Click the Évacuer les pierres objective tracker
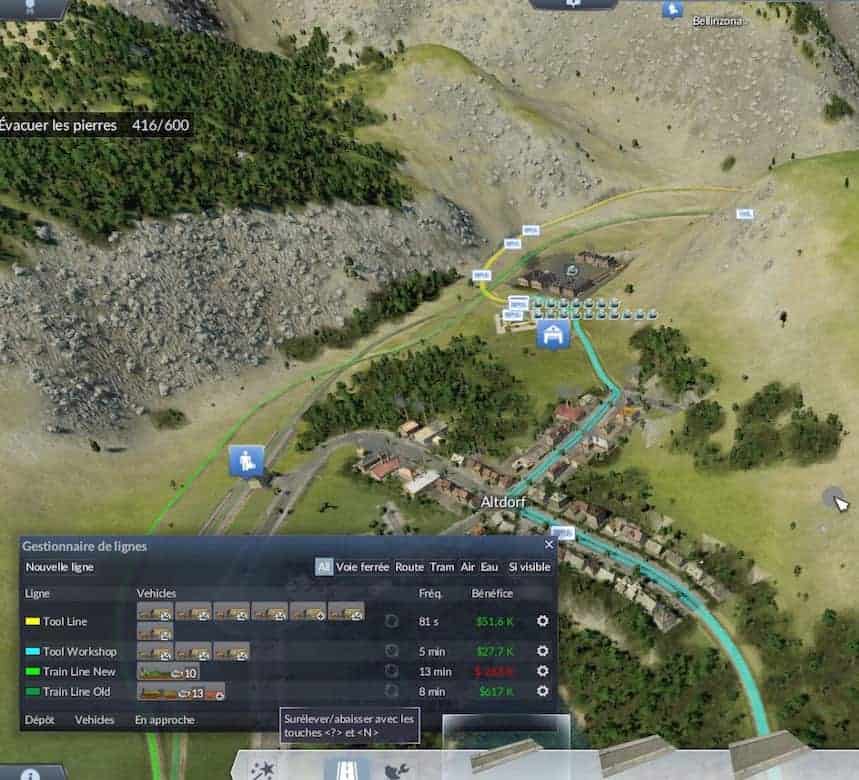The width and height of the screenshot is (859, 780). 95,125
